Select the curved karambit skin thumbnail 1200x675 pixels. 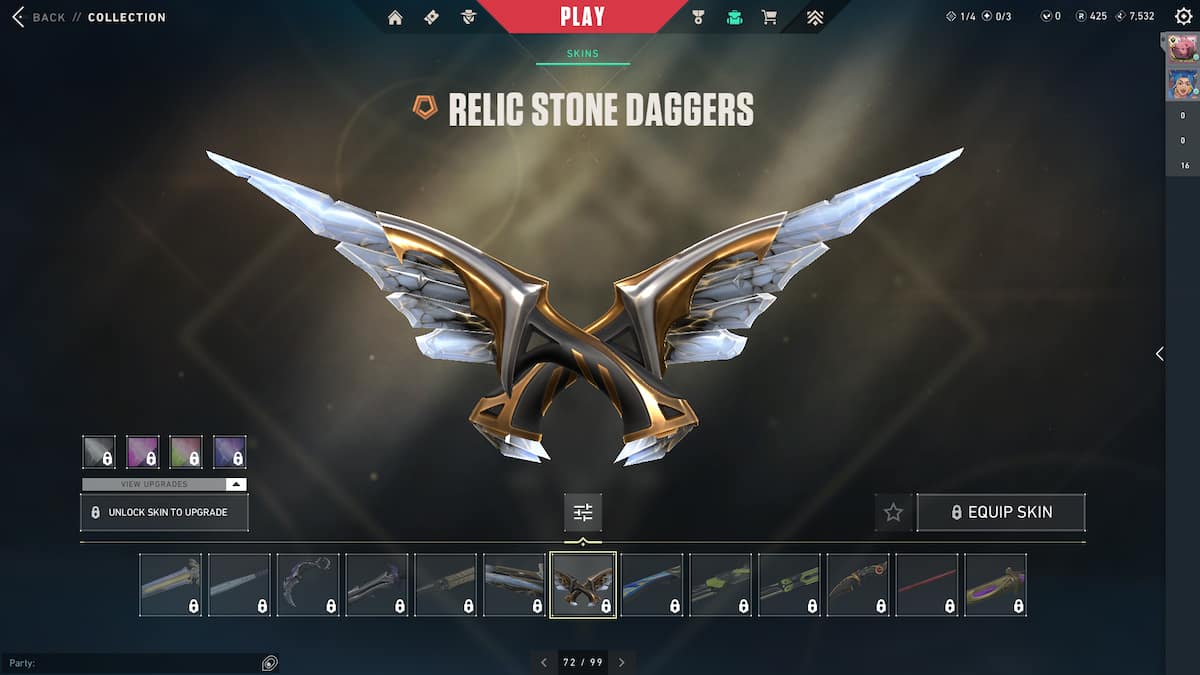click(x=308, y=584)
